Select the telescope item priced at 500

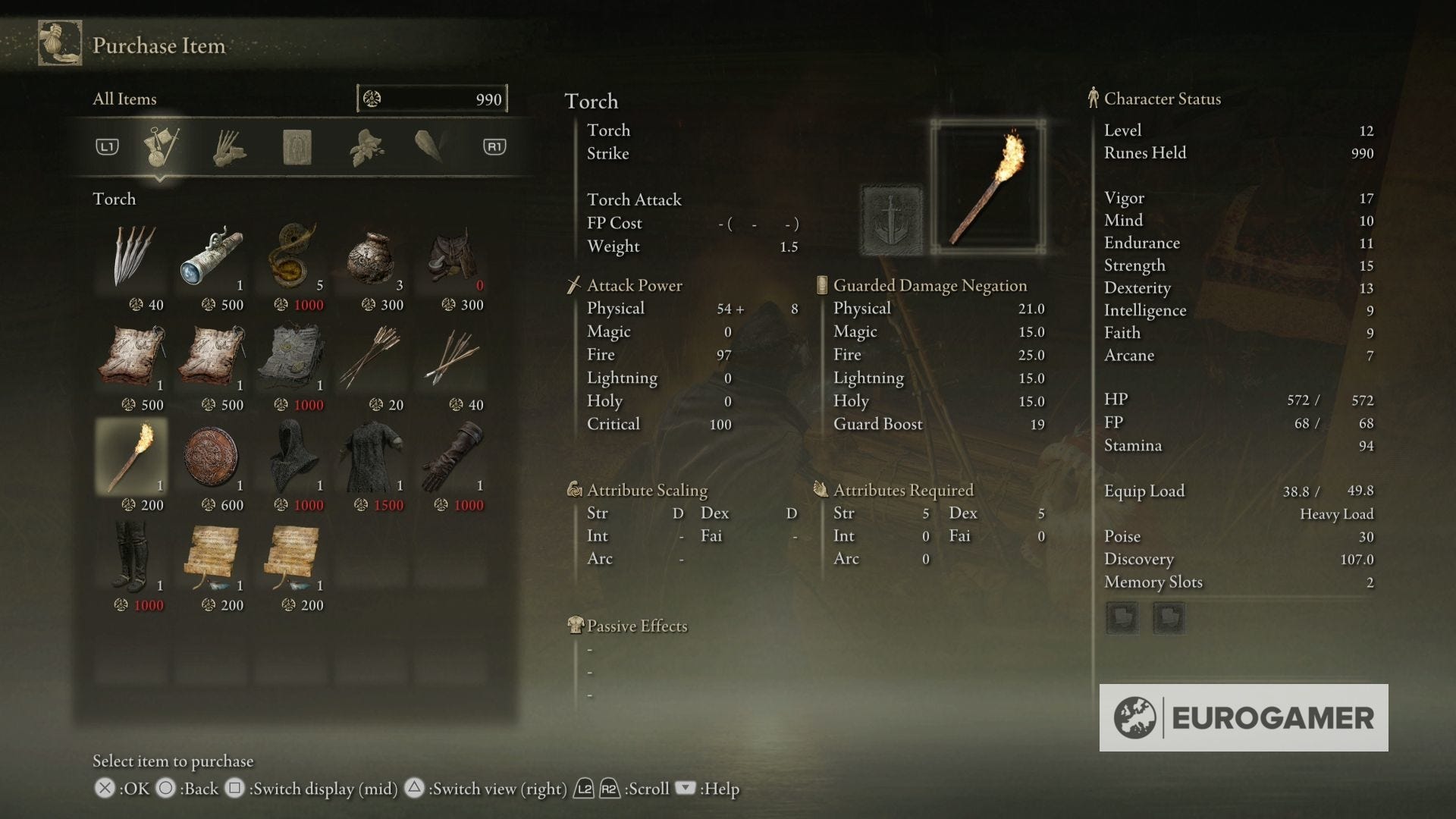(x=212, y=258)
